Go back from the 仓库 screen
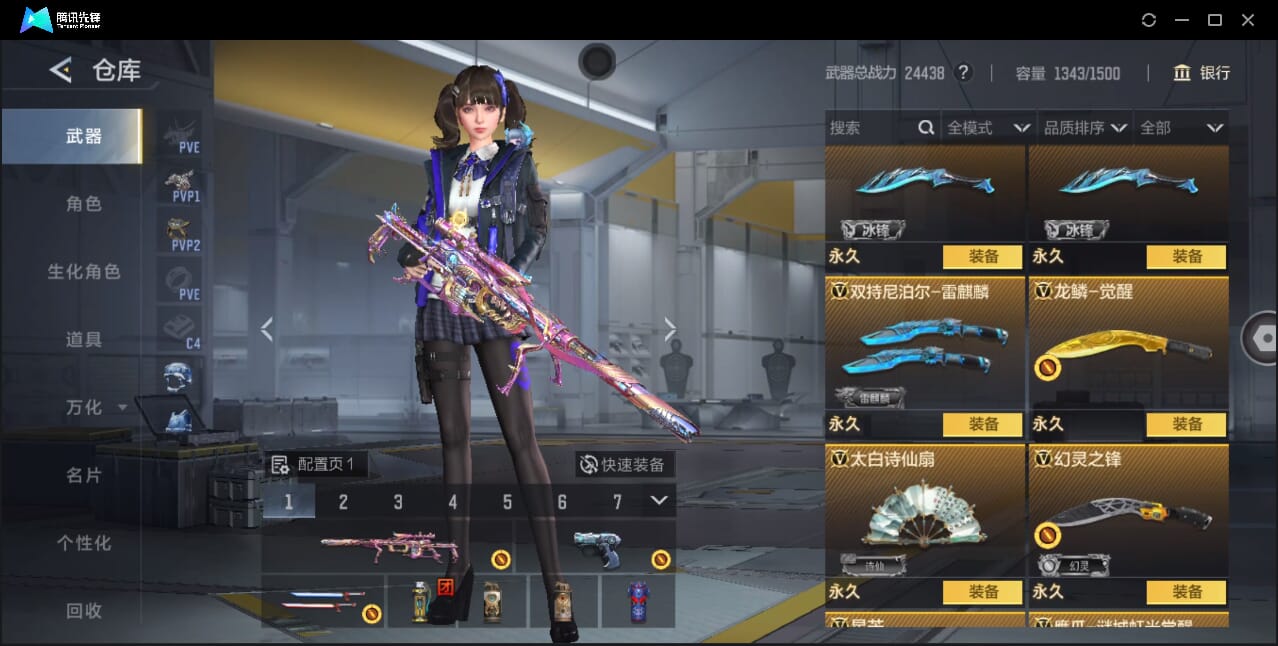1278x646 pixels. point(61,70)
